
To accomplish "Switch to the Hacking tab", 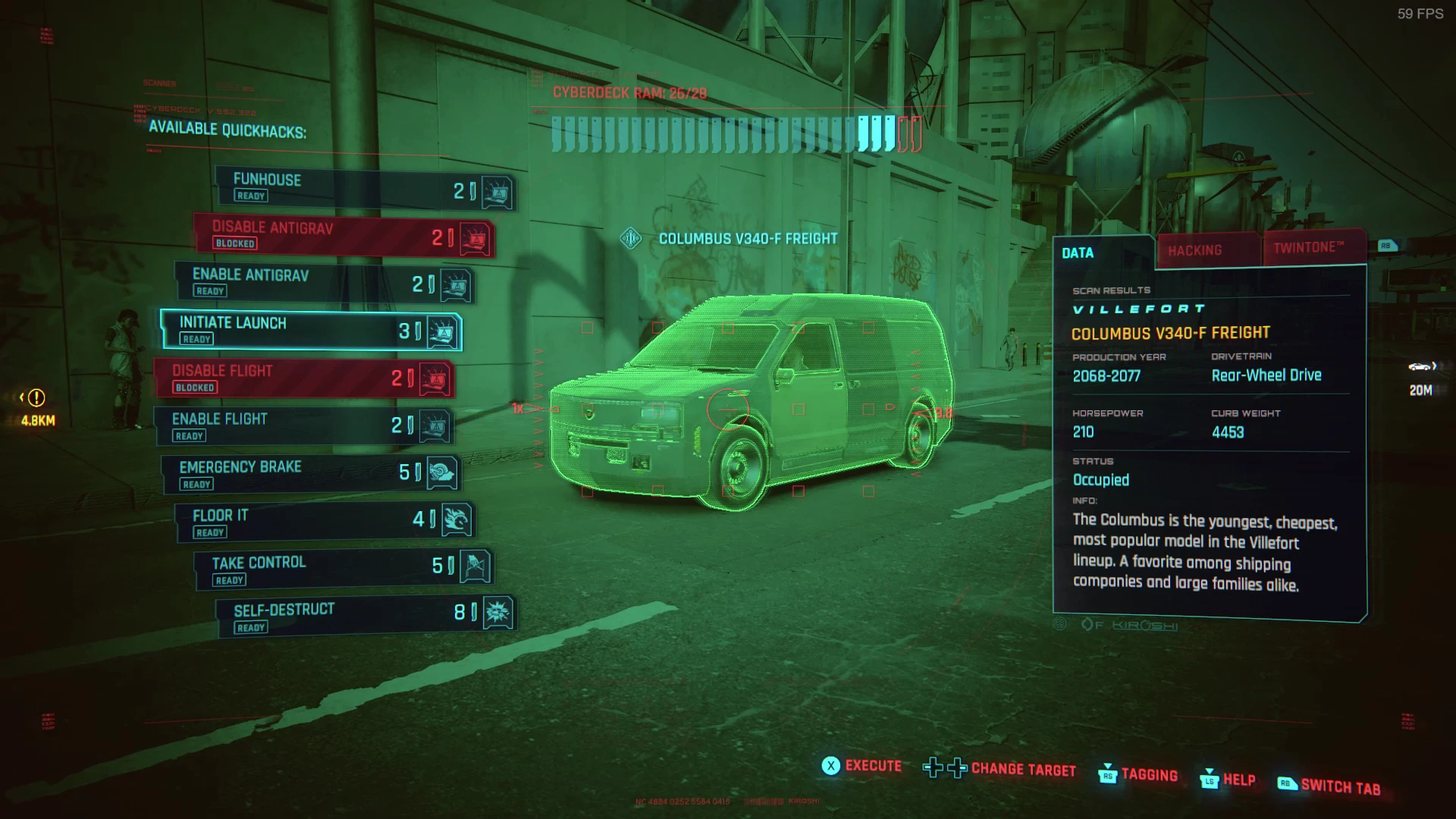I will (1195, 251).
